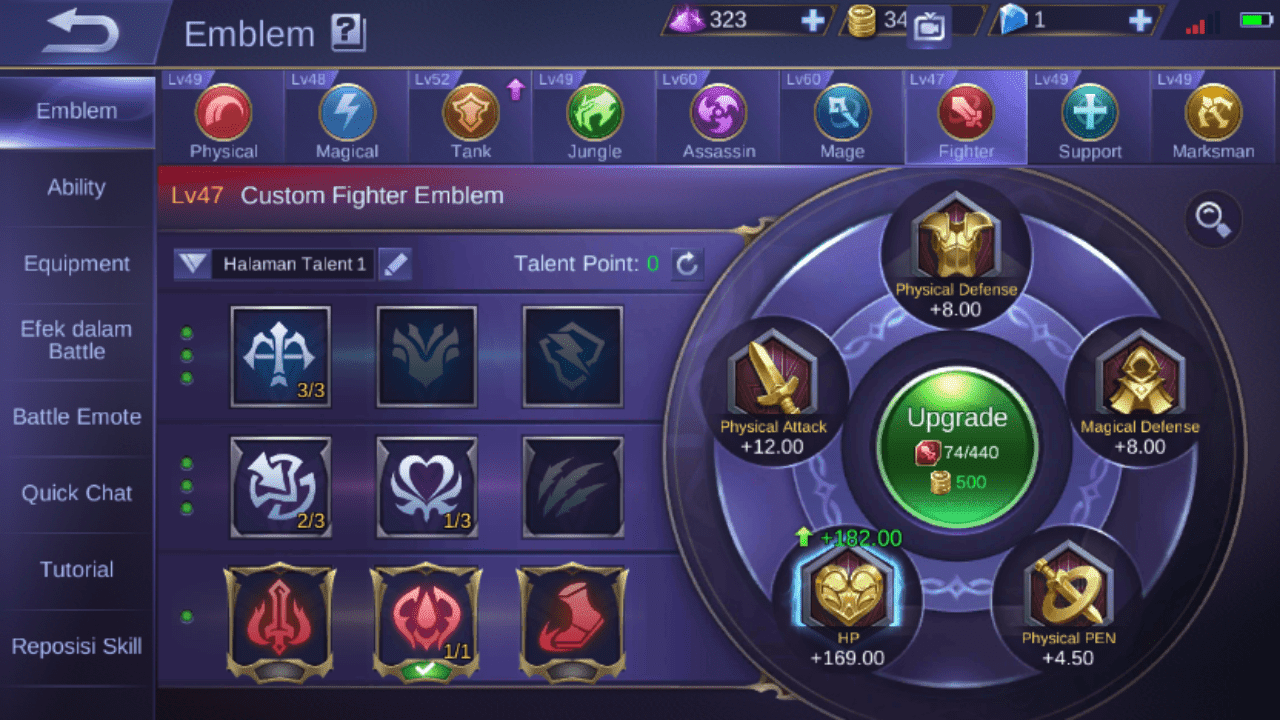
Task: Open the Battle Emote section
Action: [76, 417]
